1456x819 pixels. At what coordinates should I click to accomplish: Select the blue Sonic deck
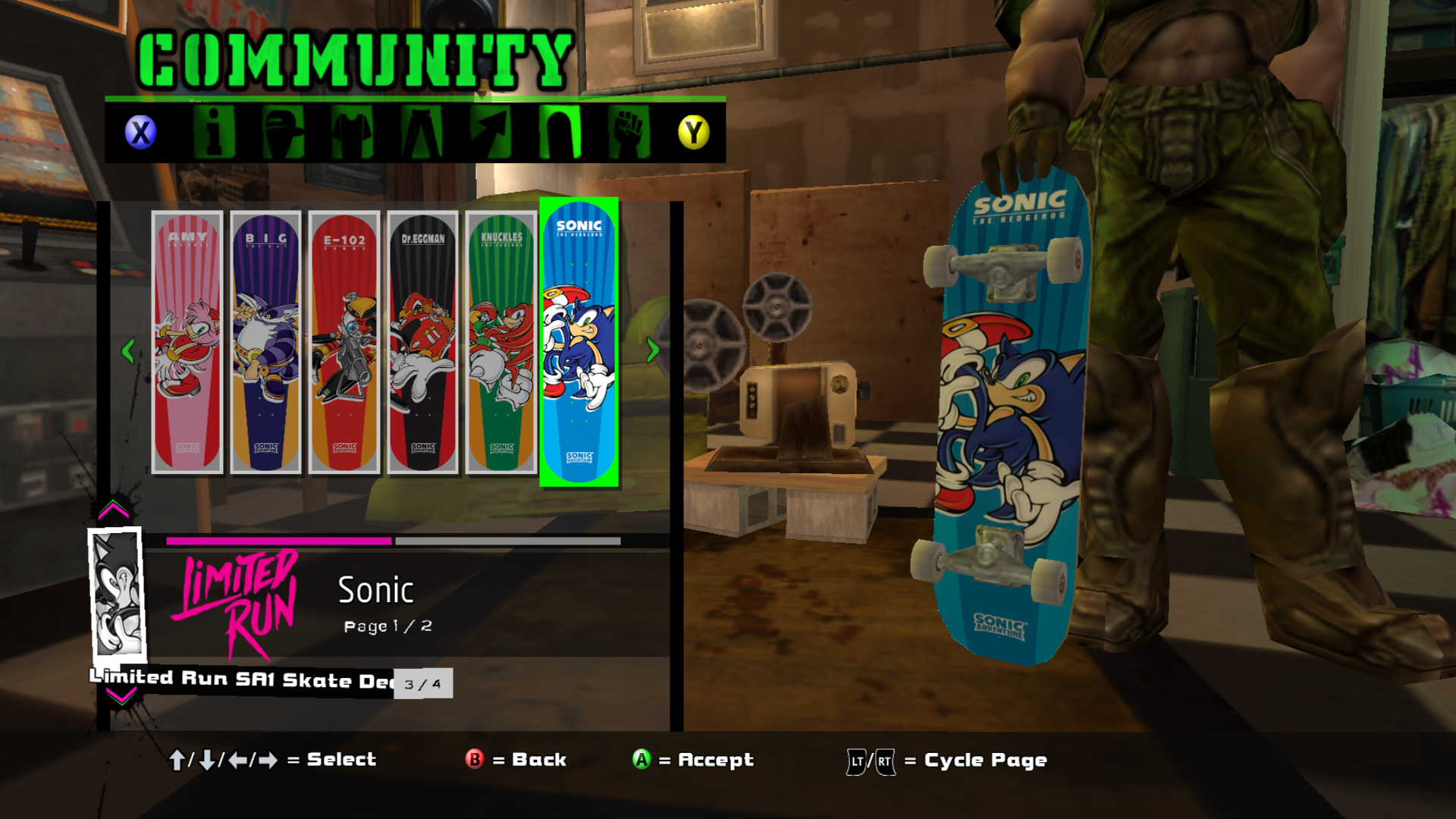[579, 342]
